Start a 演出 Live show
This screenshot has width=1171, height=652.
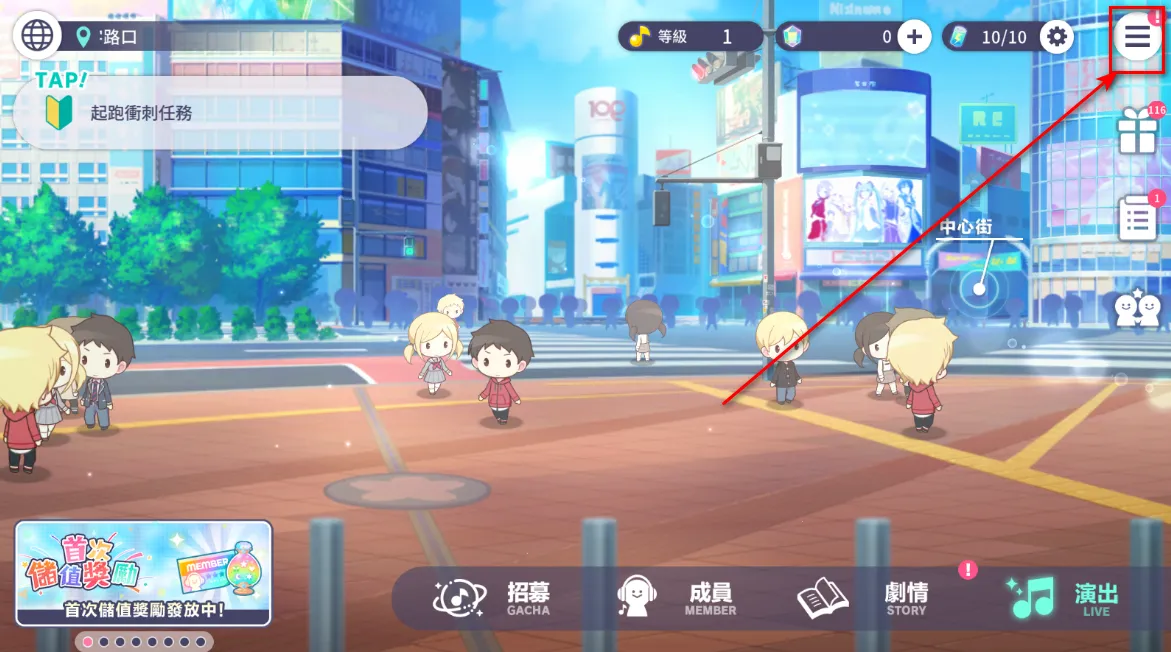[x=1062, y=598]
